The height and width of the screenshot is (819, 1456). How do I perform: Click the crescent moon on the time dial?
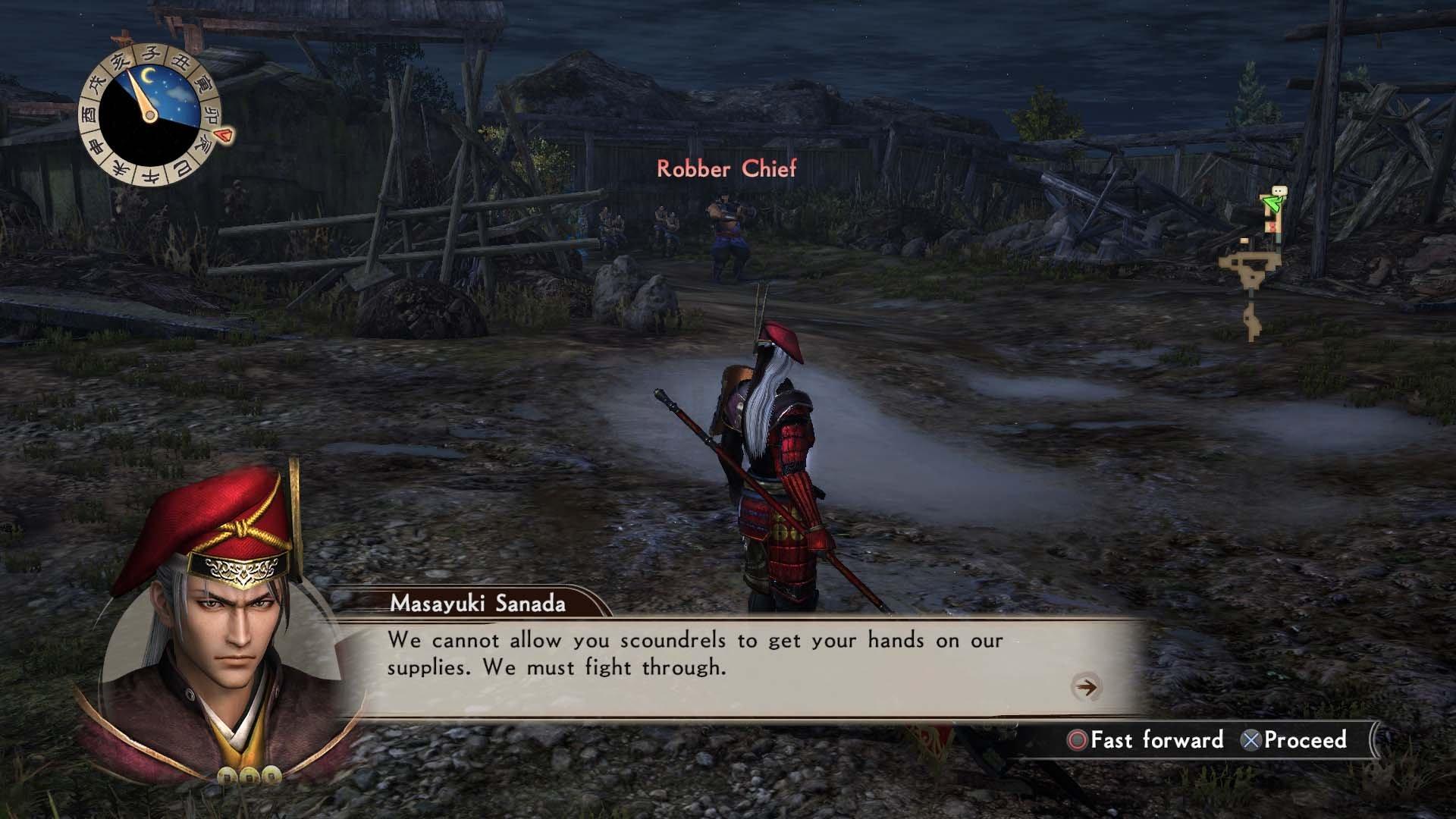pos(148,74)
